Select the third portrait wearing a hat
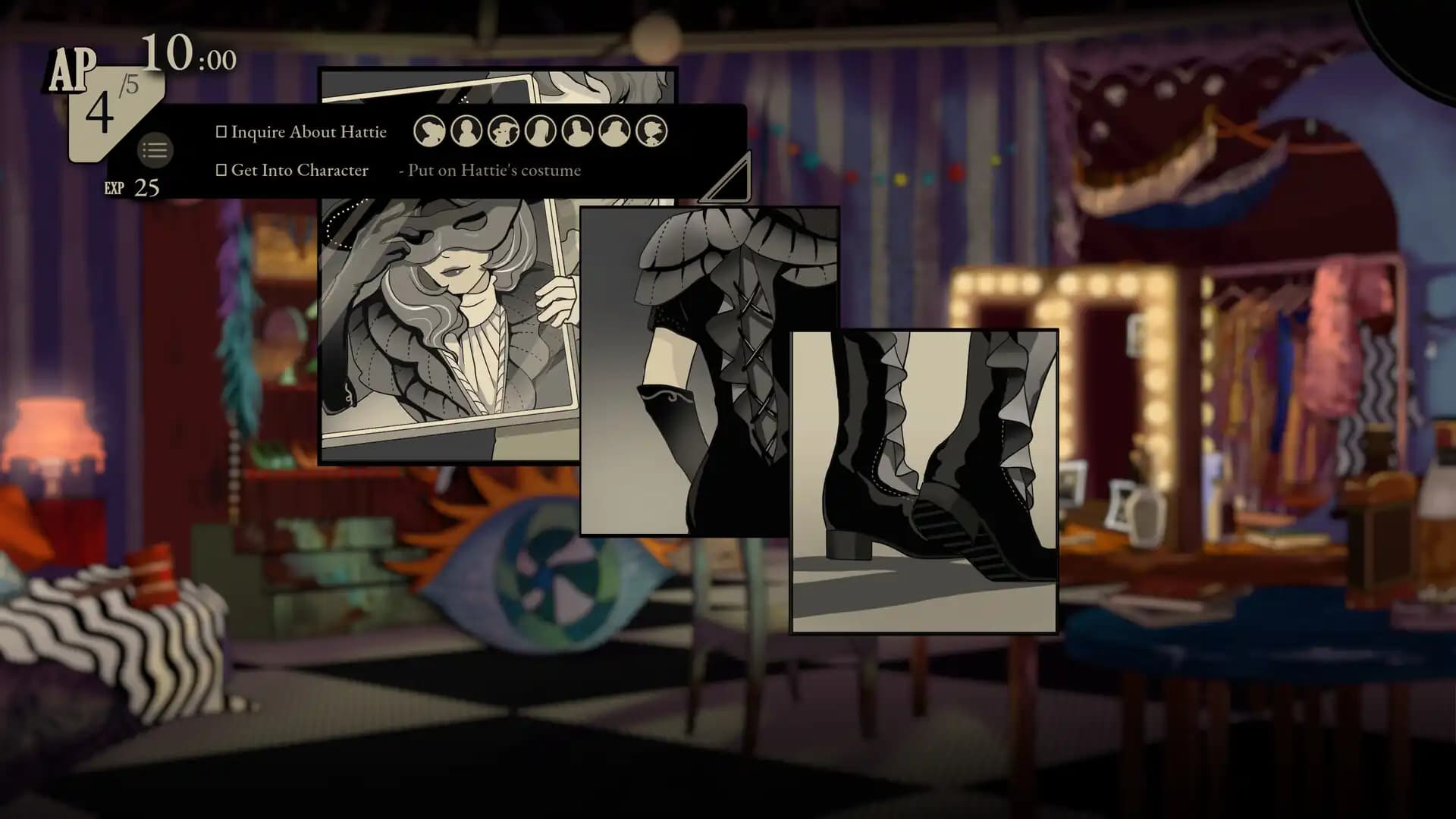The height and width of the screenshot is (819, 1456). point(503,130)
